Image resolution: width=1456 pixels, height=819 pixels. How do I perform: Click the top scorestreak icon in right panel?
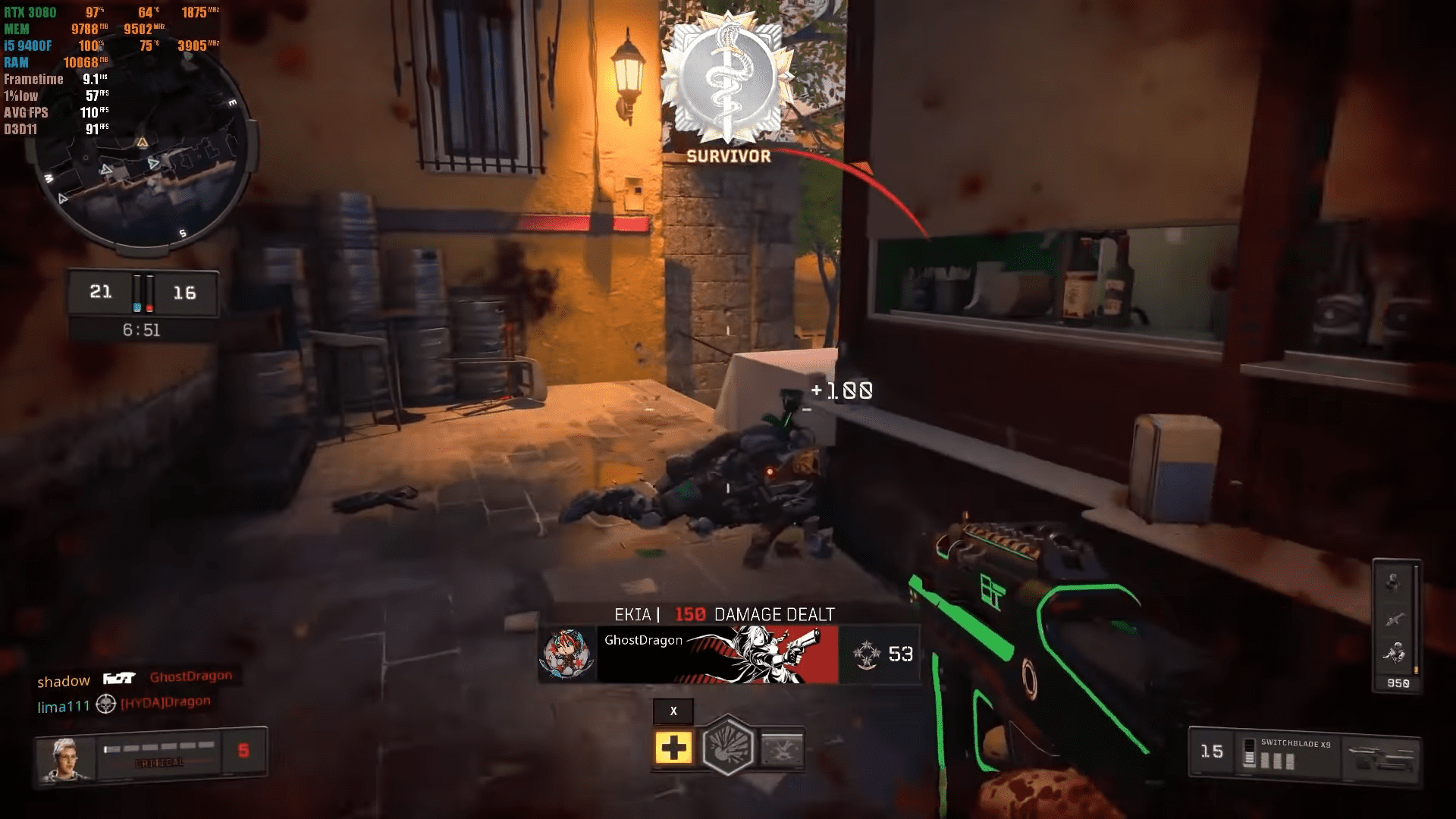point(1394,581)
